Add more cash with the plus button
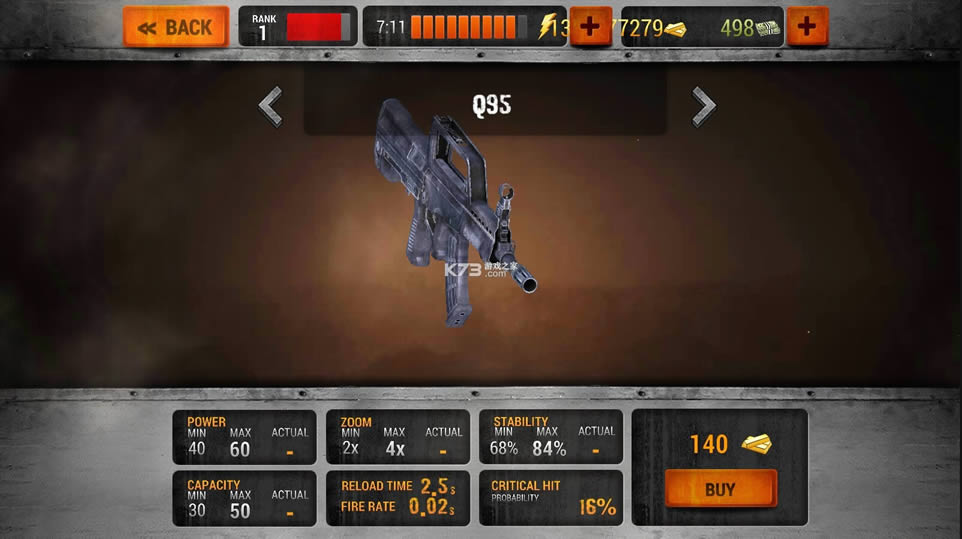Viewport: 962px width, 539px height. (807, 27)
